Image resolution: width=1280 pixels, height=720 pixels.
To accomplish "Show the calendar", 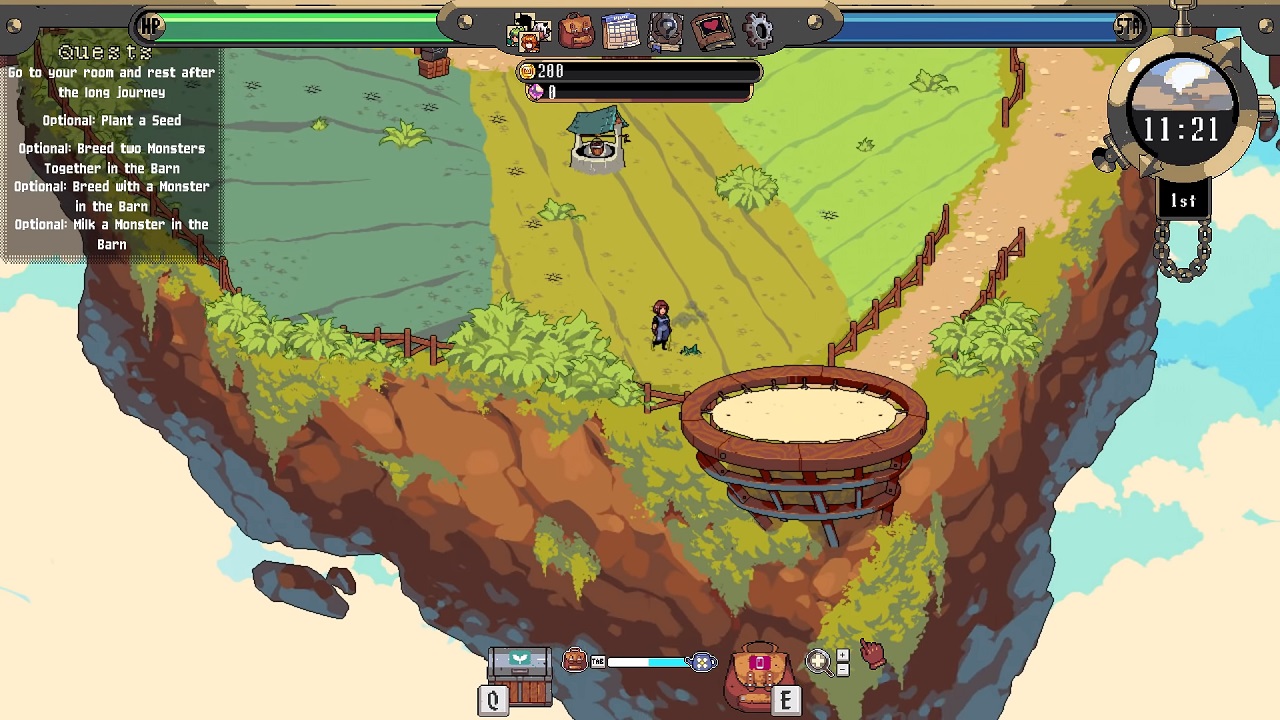I will 620,31.
